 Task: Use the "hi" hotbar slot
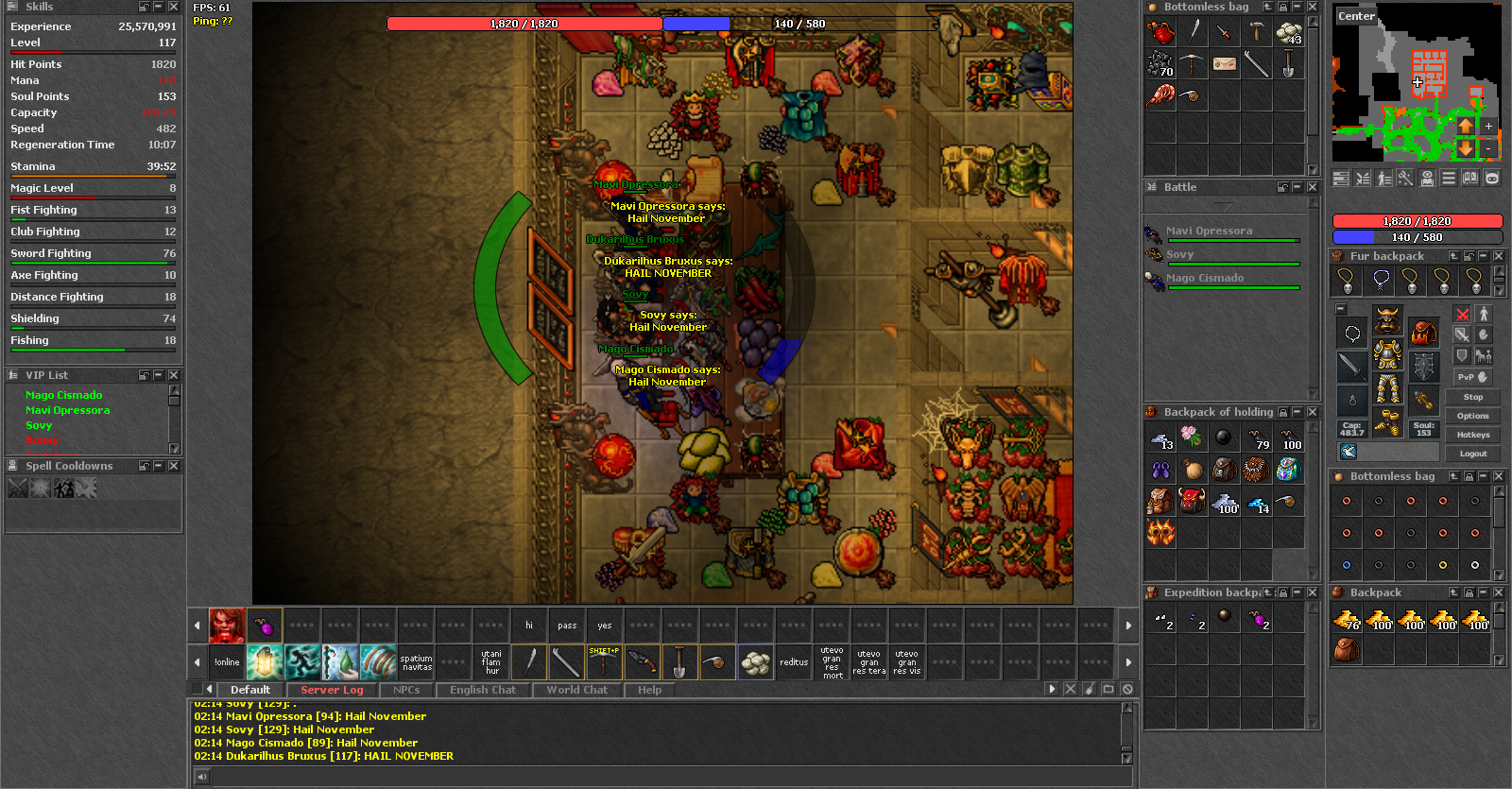[529, 626]
